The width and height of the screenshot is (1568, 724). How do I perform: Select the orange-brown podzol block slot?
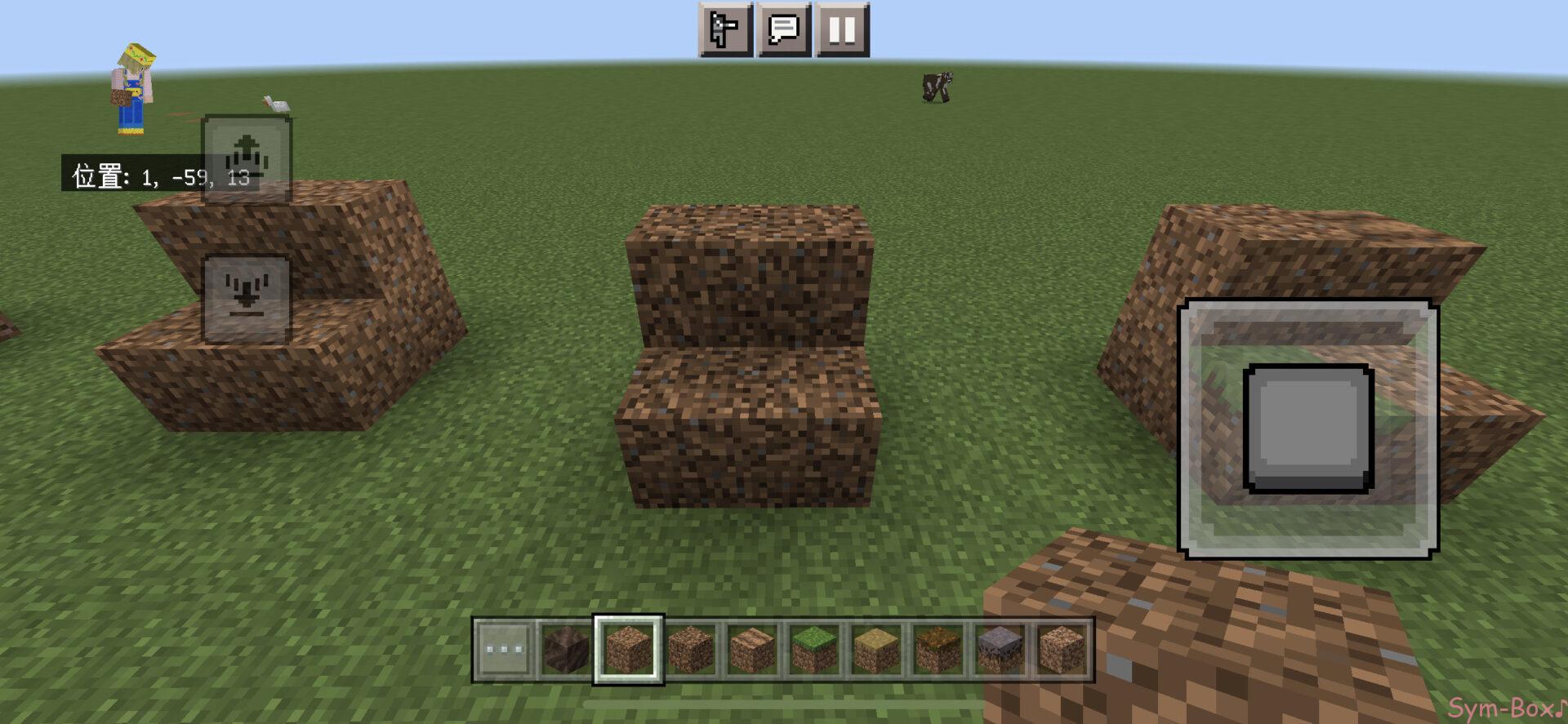tap(938, 650)
